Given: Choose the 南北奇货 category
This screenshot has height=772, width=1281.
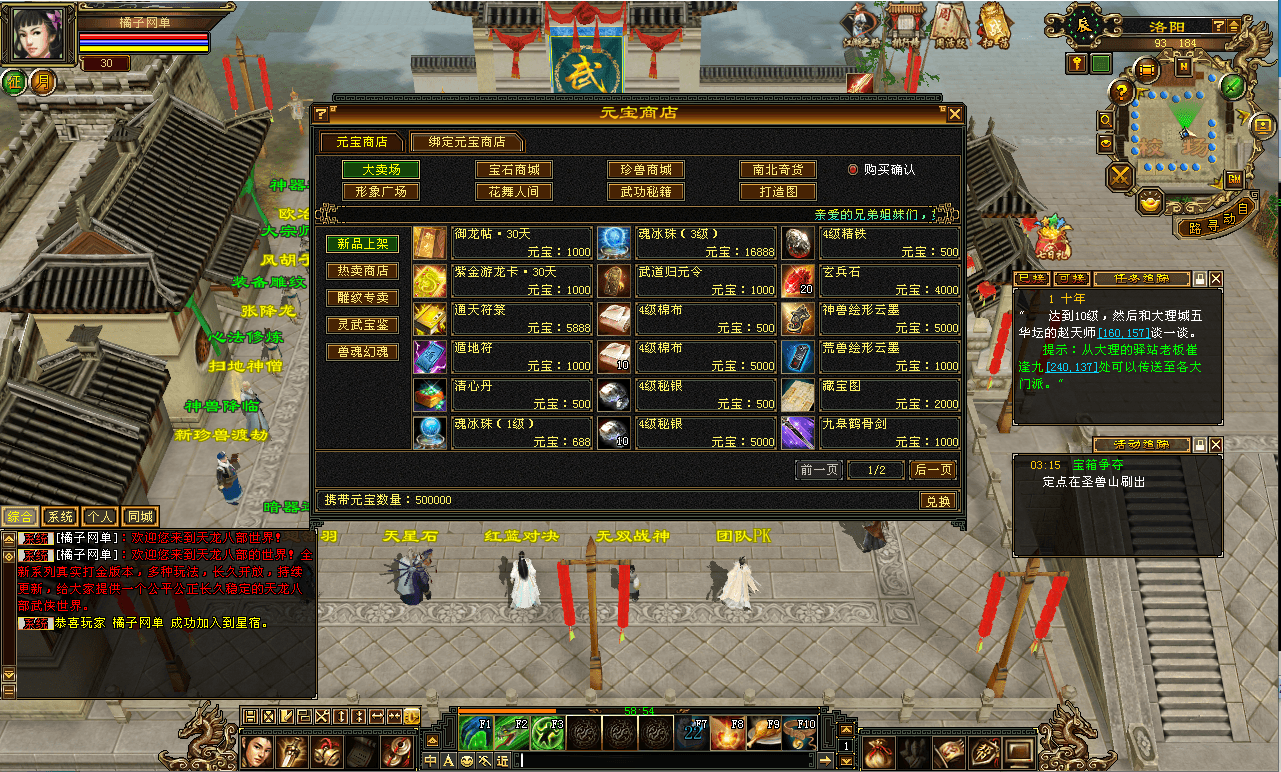Looking at the screenshot, I should pos(778,170).
